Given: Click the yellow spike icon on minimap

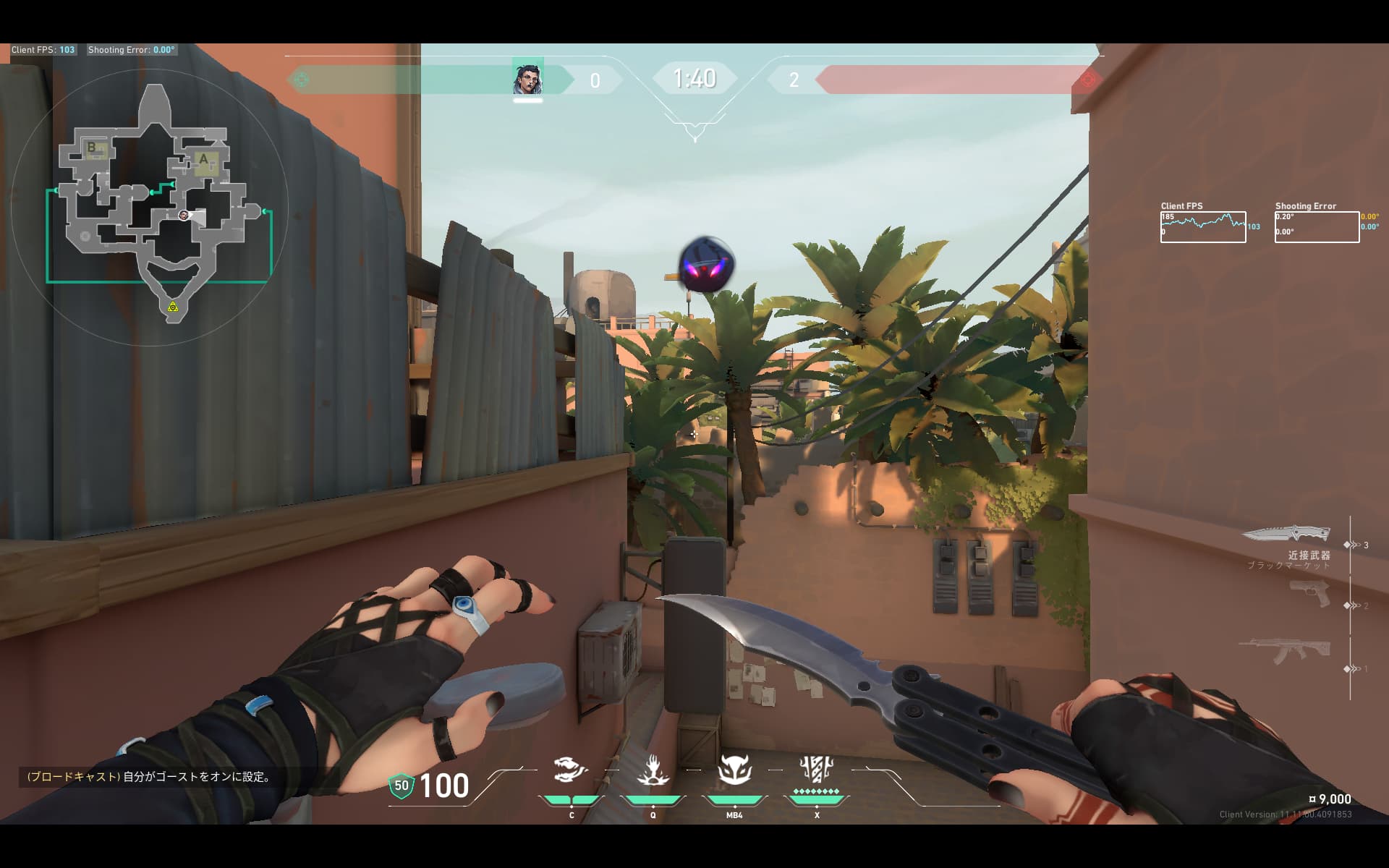Looking at the screenshot, I should (173, 307).
